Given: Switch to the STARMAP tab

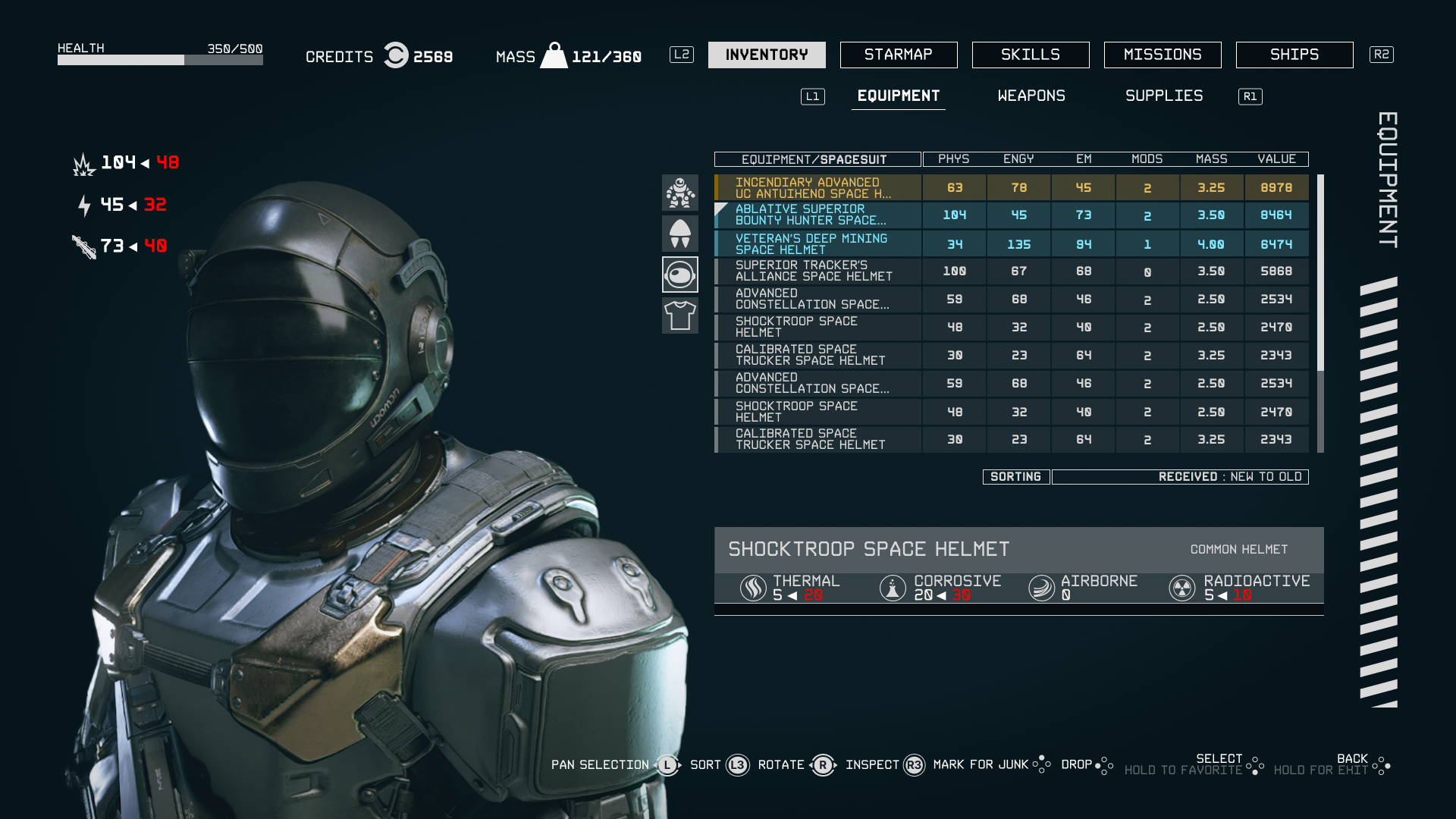Looking at the screenshot, I should [x=899, y=55].
